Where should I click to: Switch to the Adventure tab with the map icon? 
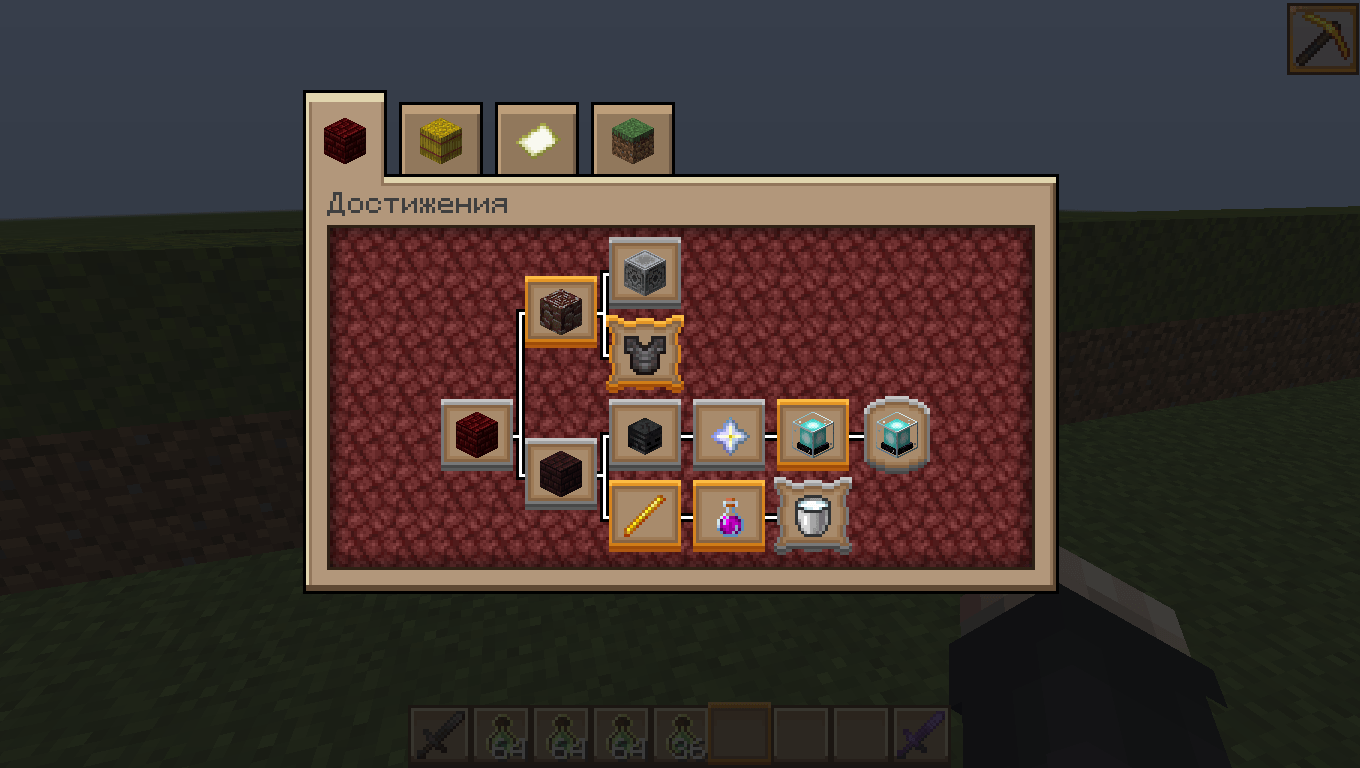click(536, 140)
